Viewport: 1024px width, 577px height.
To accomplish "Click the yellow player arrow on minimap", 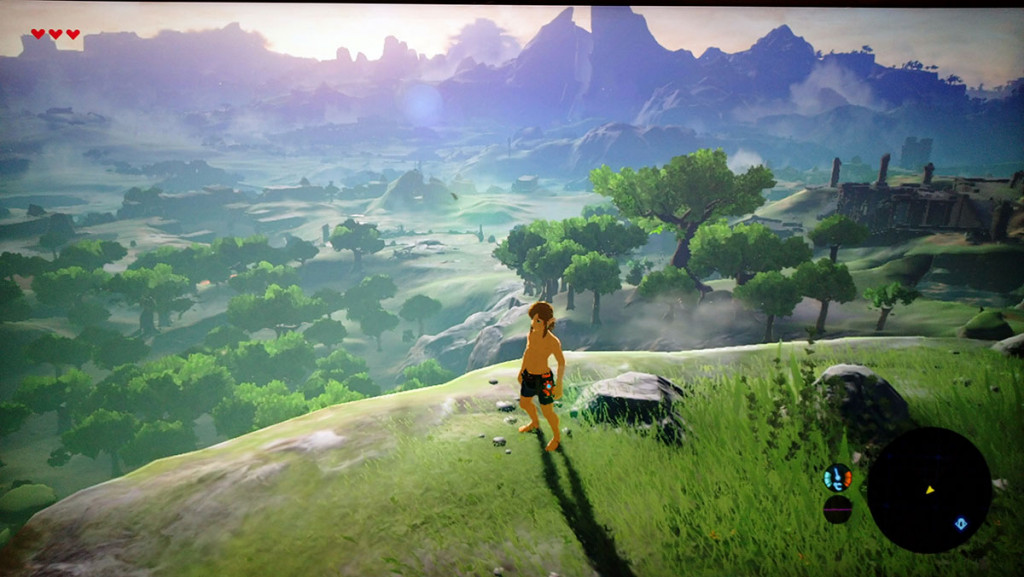I will click(x=930, y=490).
